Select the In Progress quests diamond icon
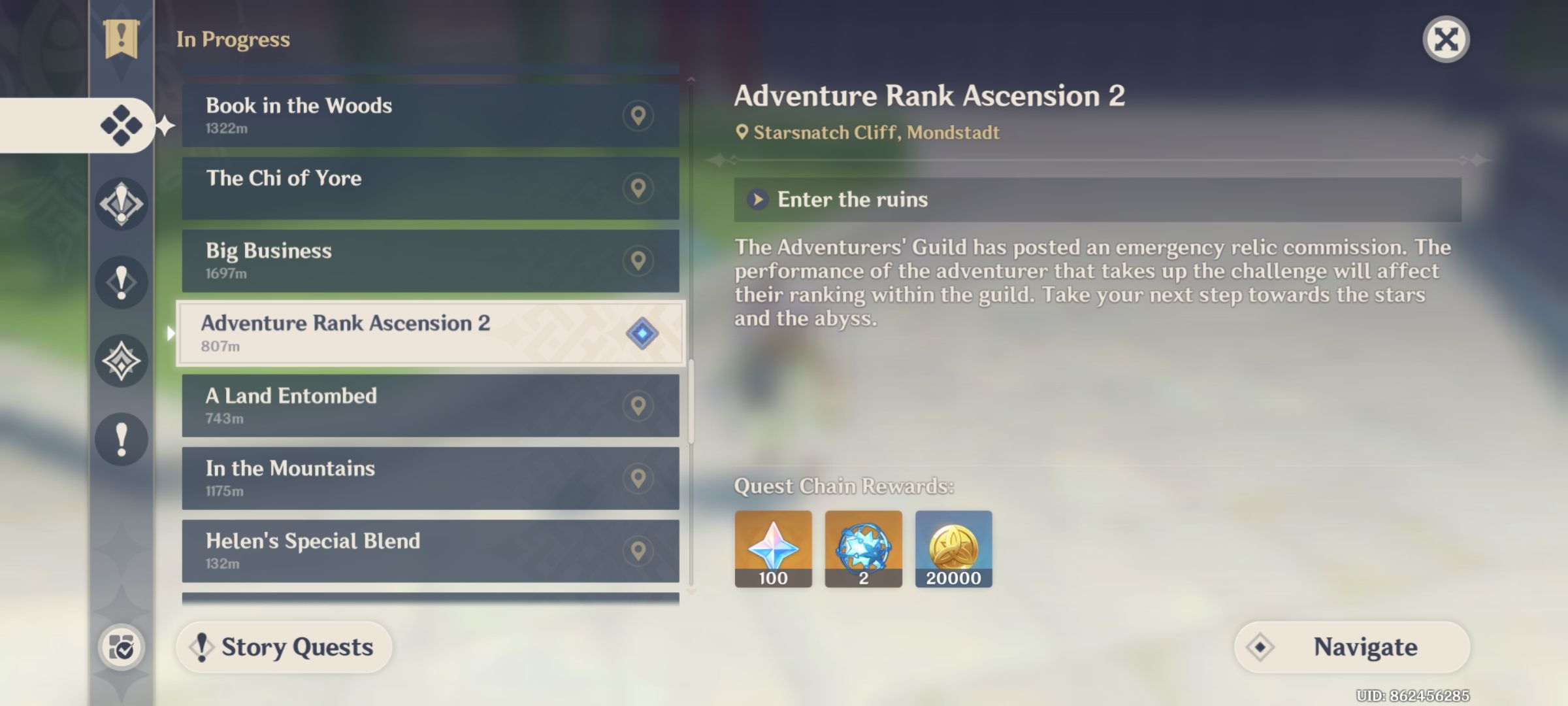Viewport: 1568px width, 706px height. point(121,126)
